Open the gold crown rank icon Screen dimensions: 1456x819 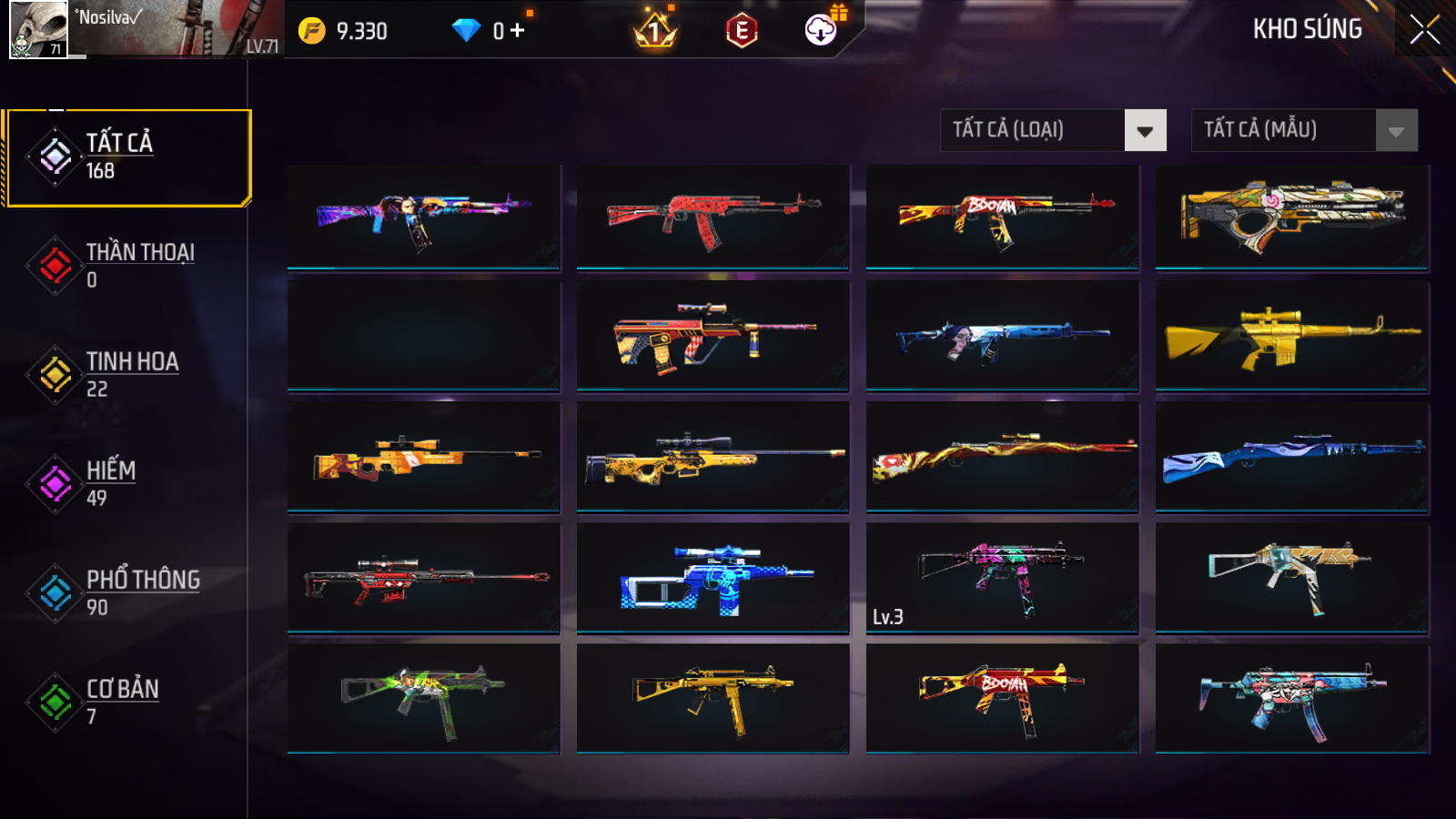point(654,31)
